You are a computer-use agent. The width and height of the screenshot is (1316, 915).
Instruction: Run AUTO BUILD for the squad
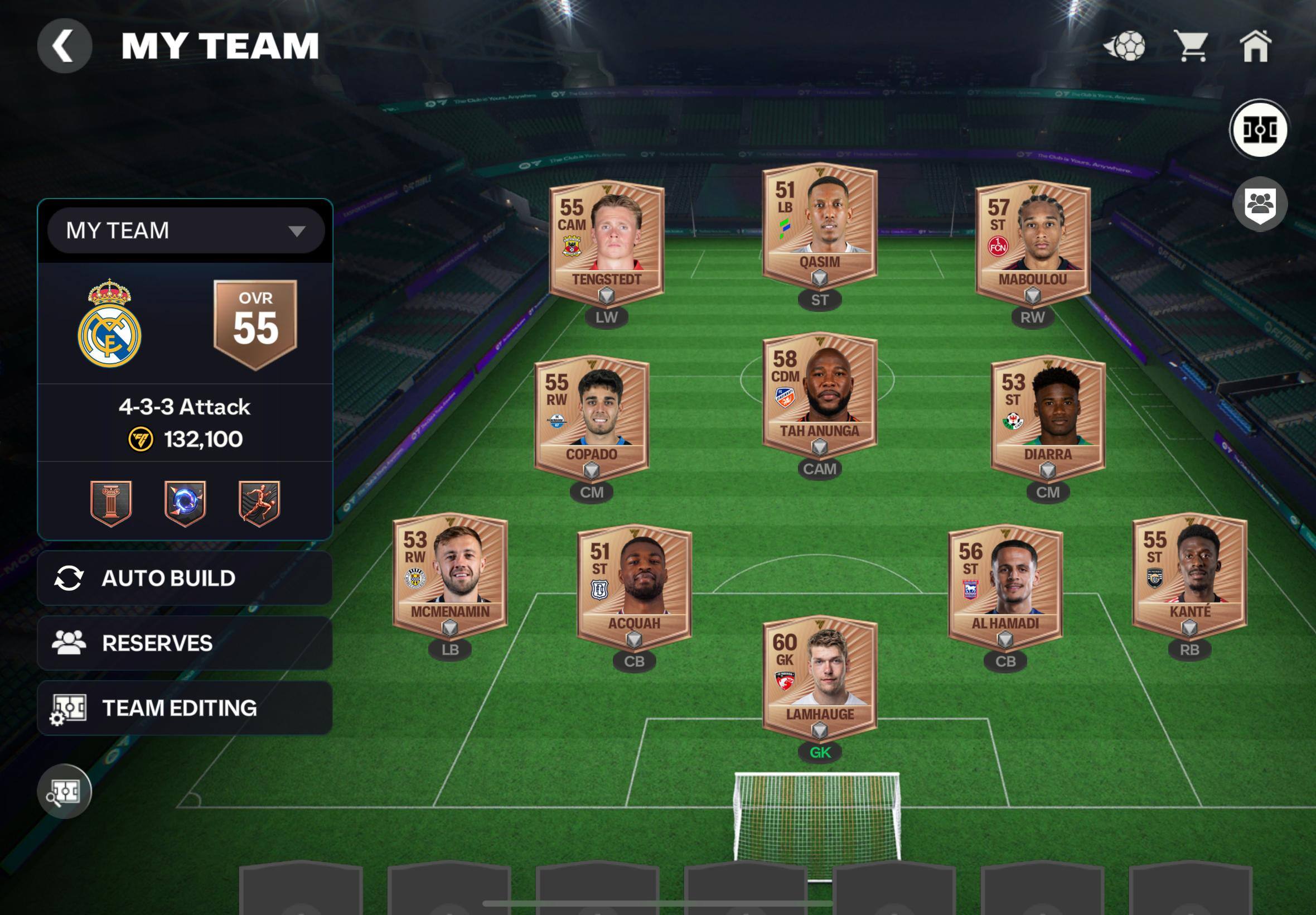point(185,578)
